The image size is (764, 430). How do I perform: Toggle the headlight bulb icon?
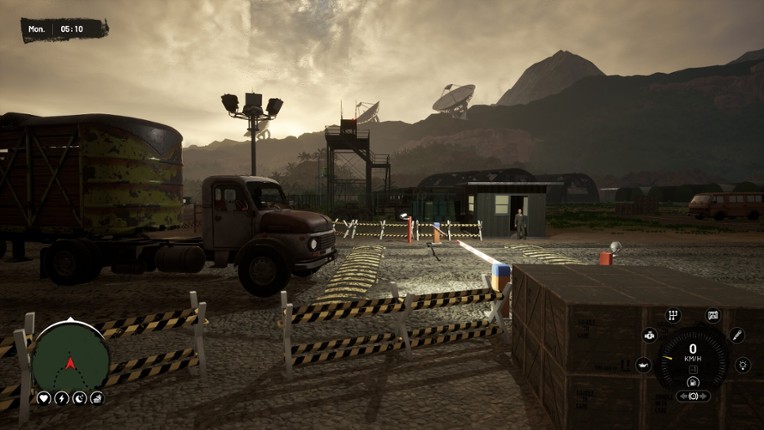pos(742,365)
